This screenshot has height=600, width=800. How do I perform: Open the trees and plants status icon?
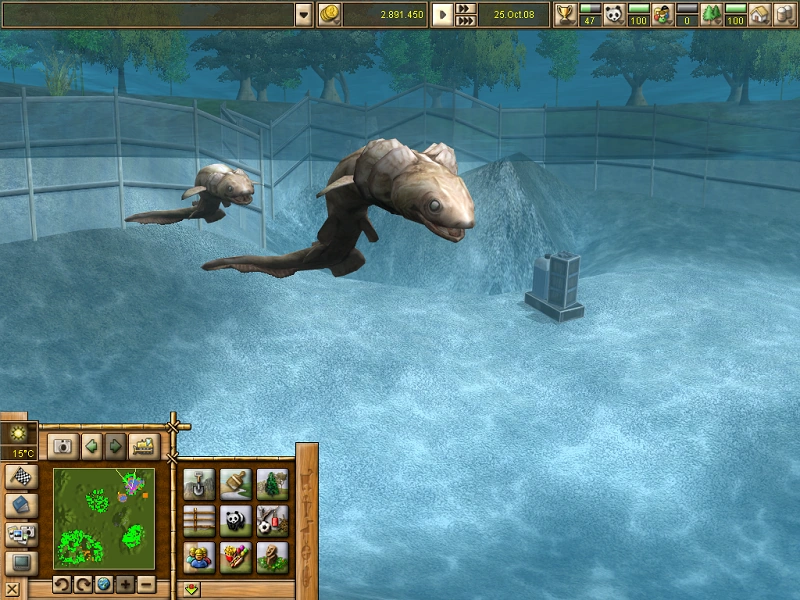pyautogui.click(x=711, y=15)
